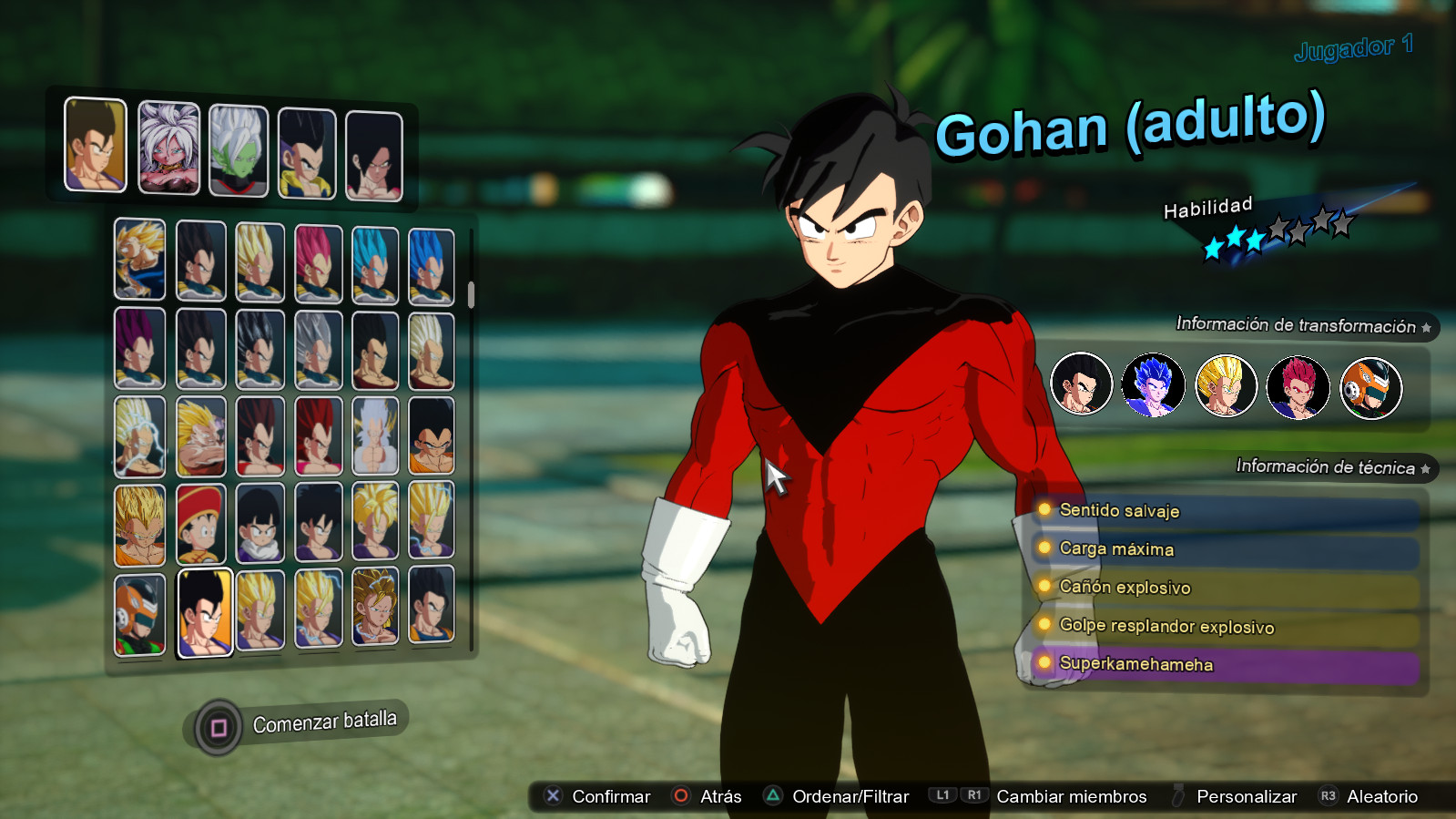Choose the white-haired pink-skinned Android 21 team slot
This screenshot has width=1456, height=819.
pyautogui.click(x=168, y=148)
